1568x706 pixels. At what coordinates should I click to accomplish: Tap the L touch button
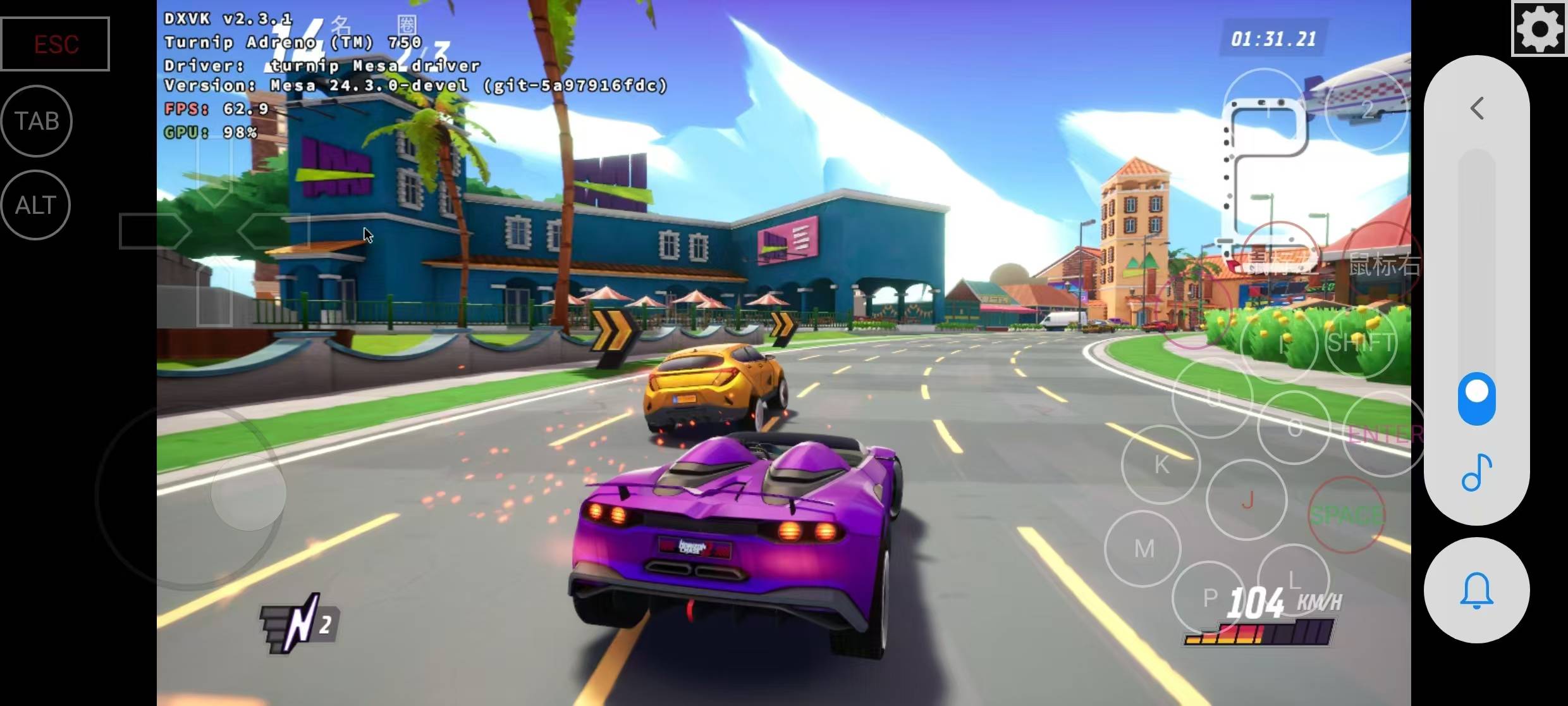[1294, 579]
